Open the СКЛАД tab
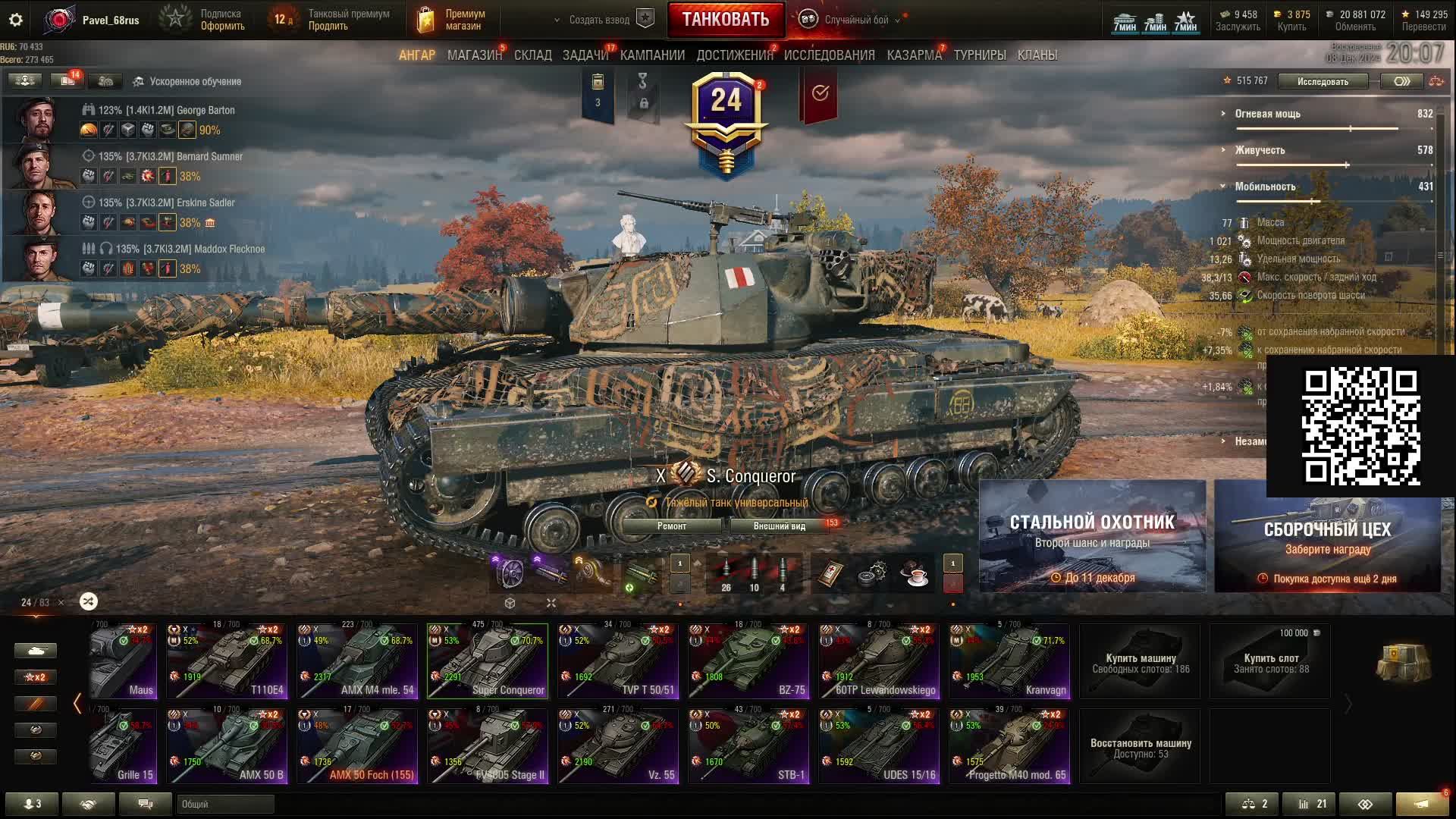Viewport: 1456px width, 819px height. pos(532,55)
